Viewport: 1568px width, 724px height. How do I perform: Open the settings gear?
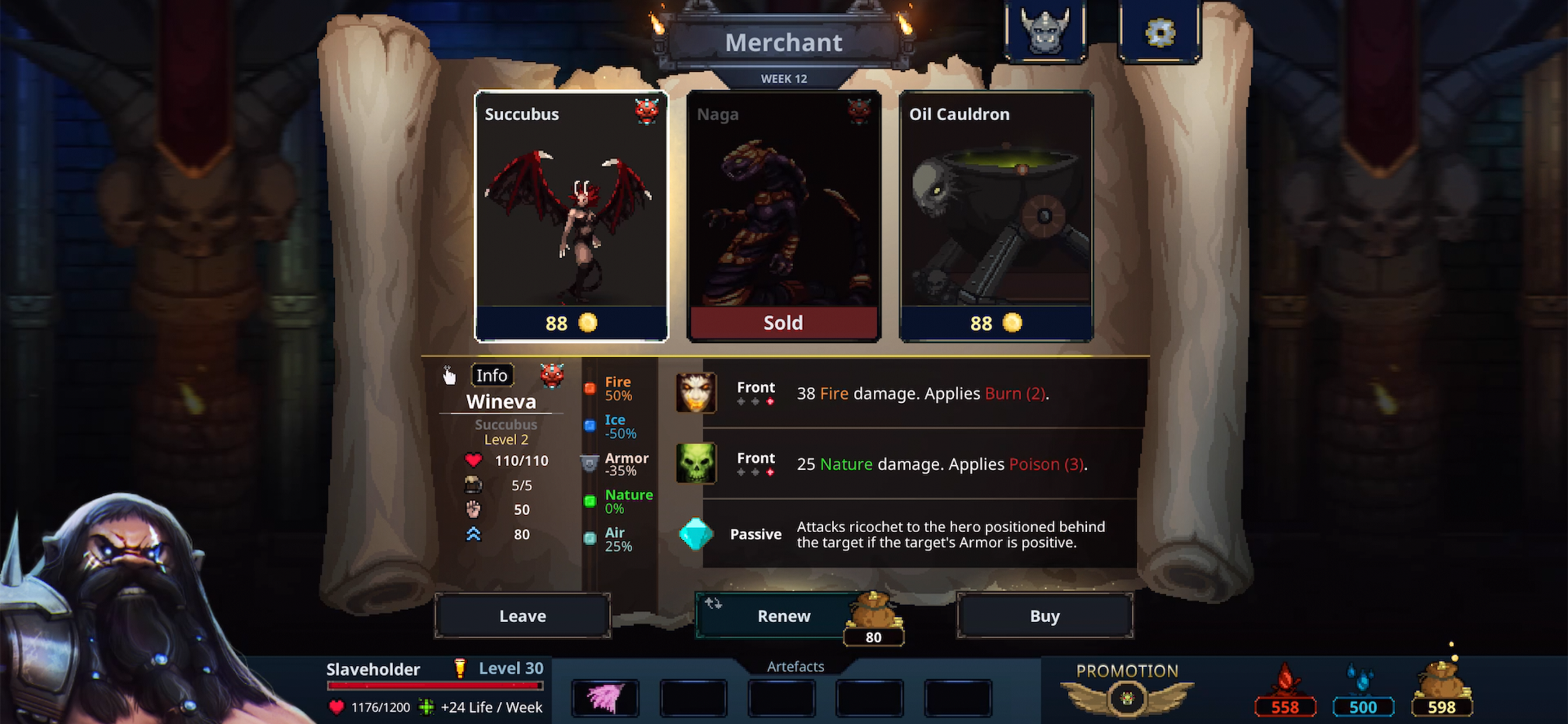pos(1159,31)
